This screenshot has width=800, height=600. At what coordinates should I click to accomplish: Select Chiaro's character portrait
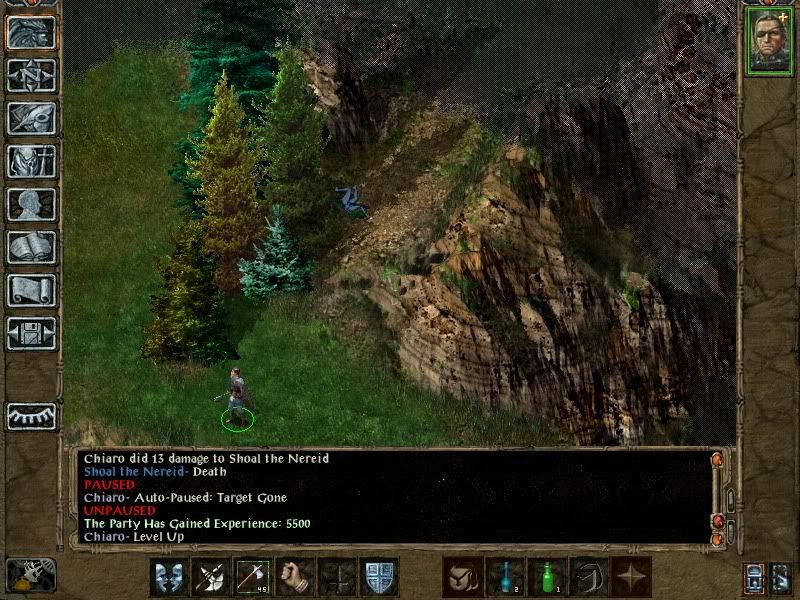click(x=768, y=40)
